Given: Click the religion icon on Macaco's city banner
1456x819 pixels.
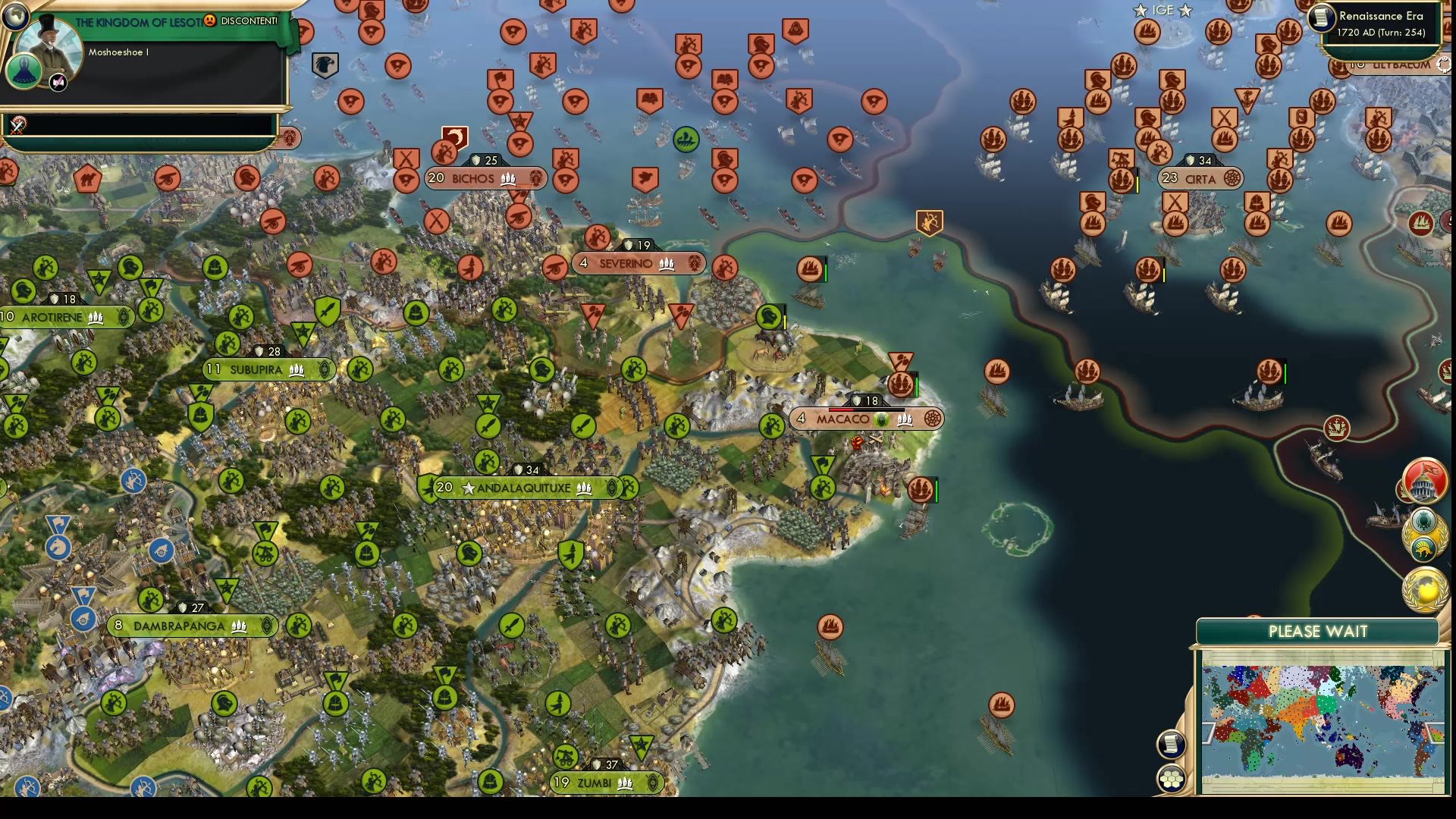Looking at the screenshot, I should (880, 419).
